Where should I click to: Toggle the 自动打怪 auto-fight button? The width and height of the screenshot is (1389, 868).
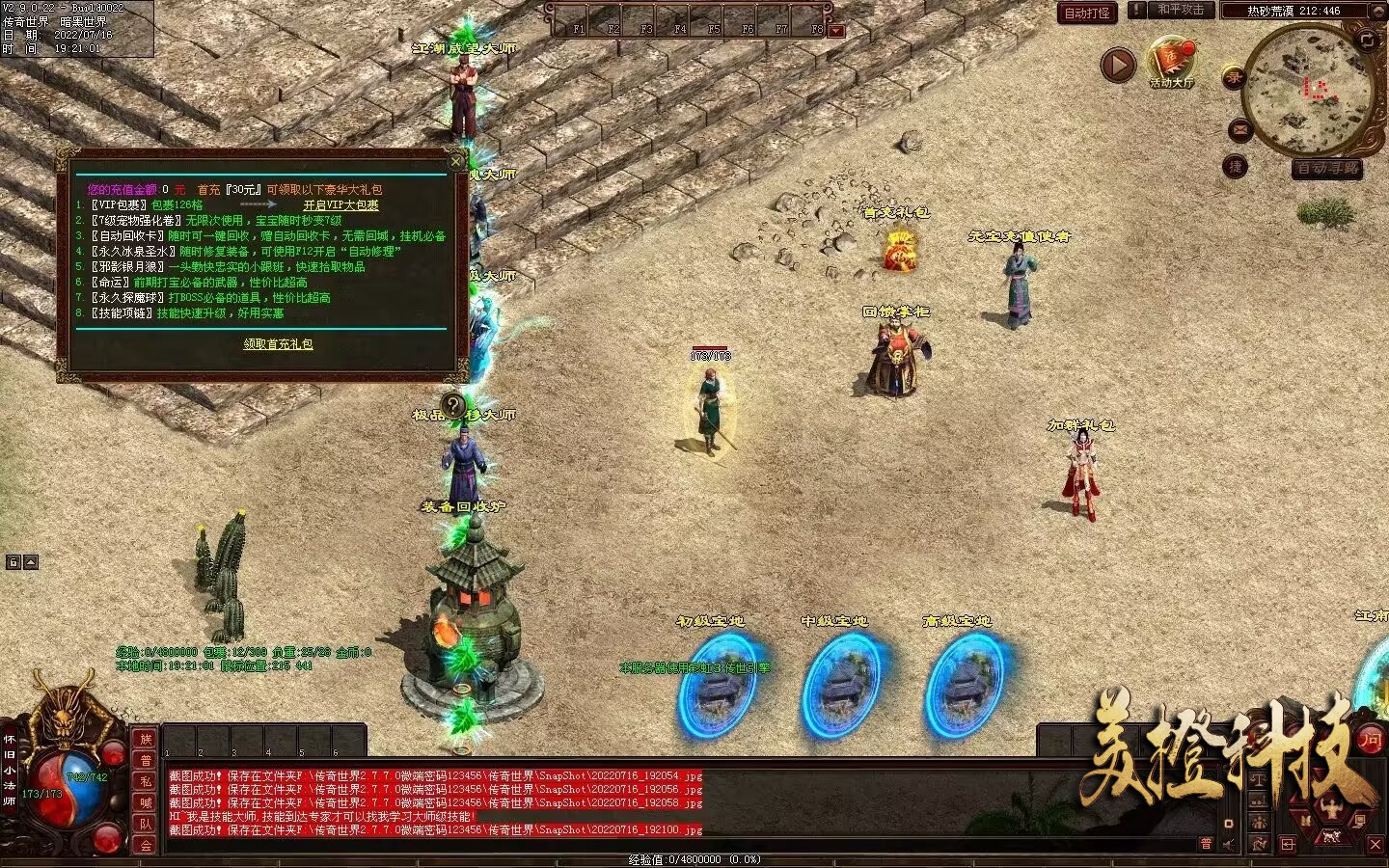click(x=1087, y=13)
